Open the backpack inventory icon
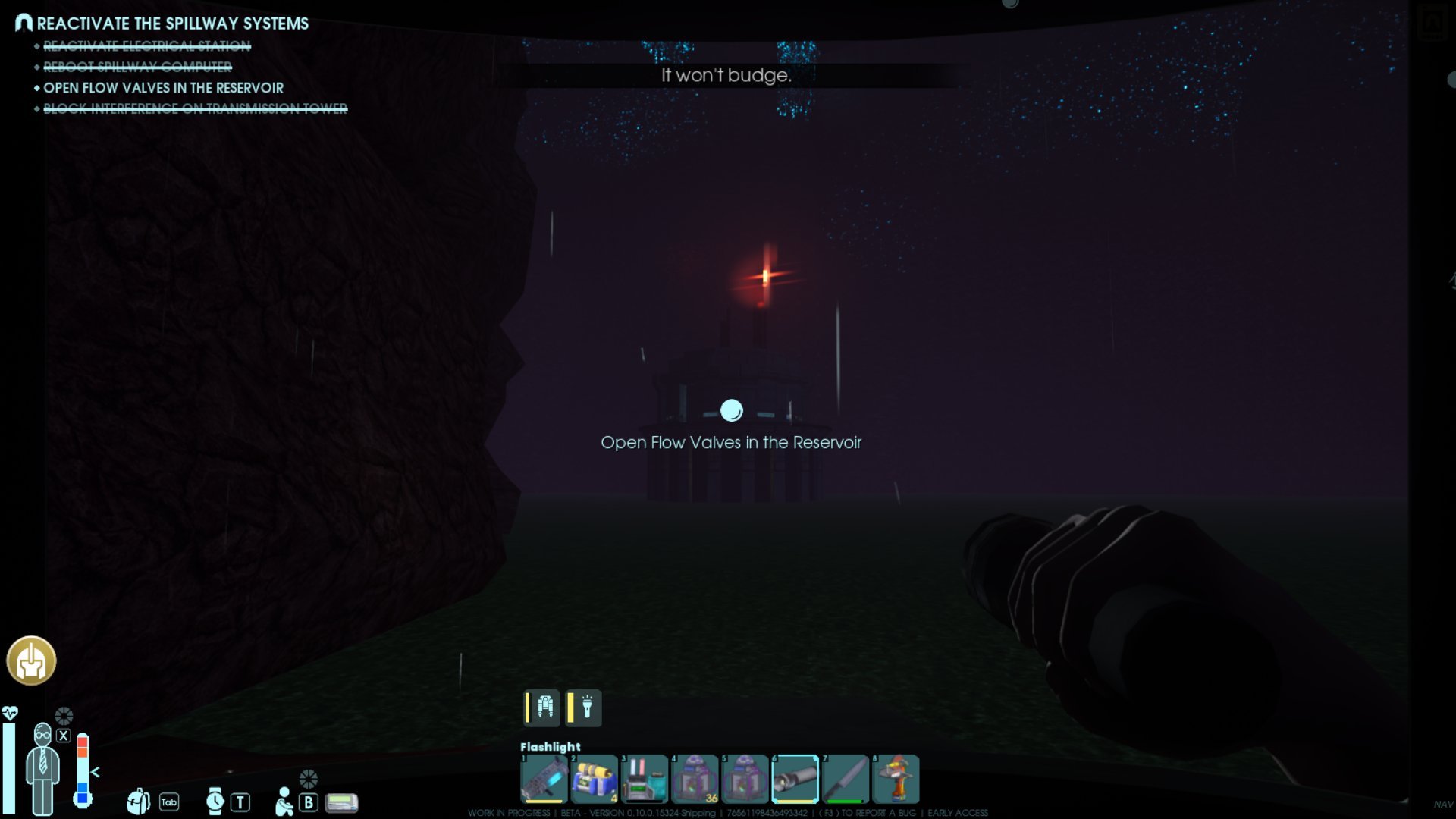Screen dimensions: 1456x819 coord(139,802)
